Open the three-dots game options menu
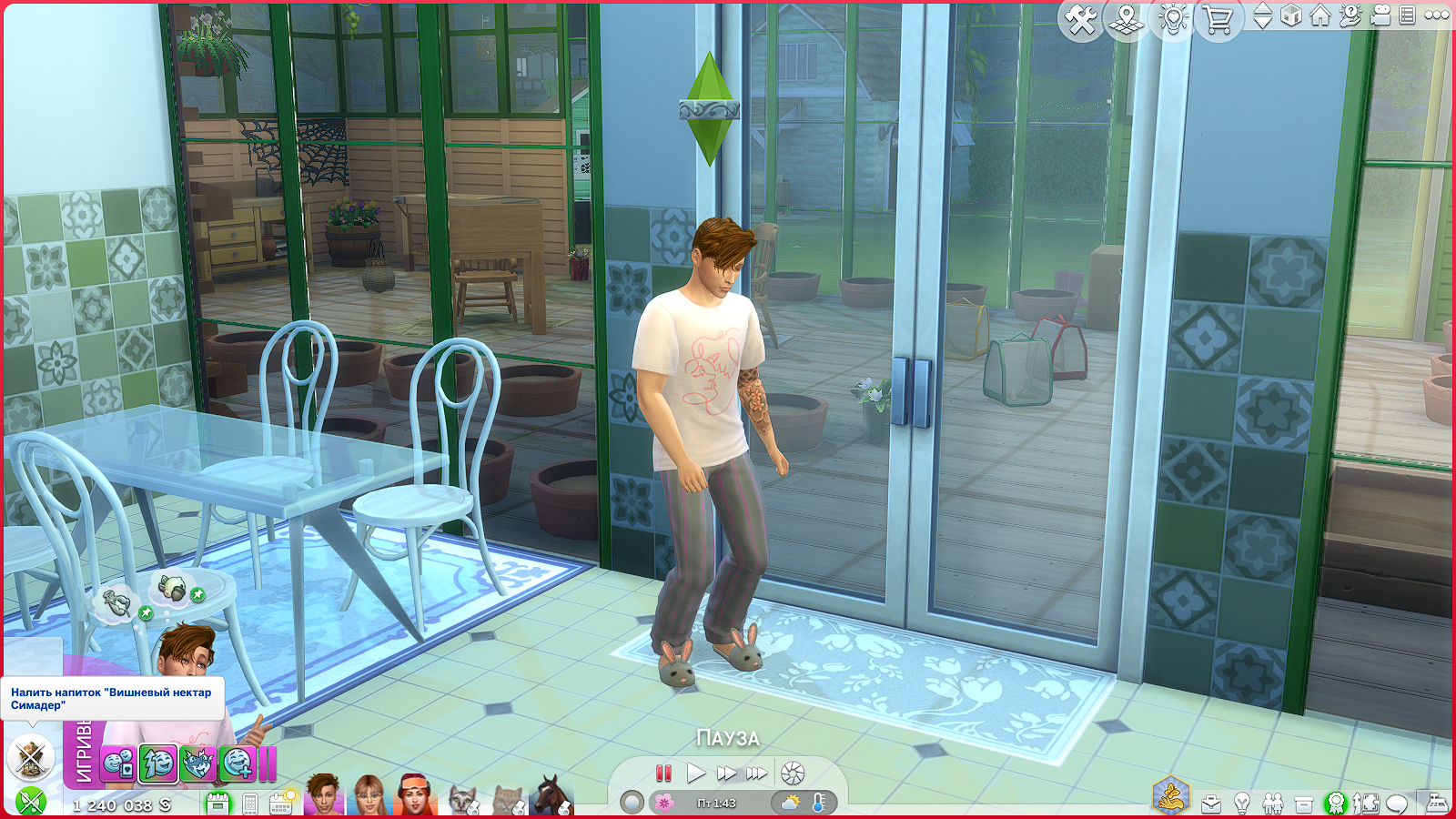 tap(1437, 15)
